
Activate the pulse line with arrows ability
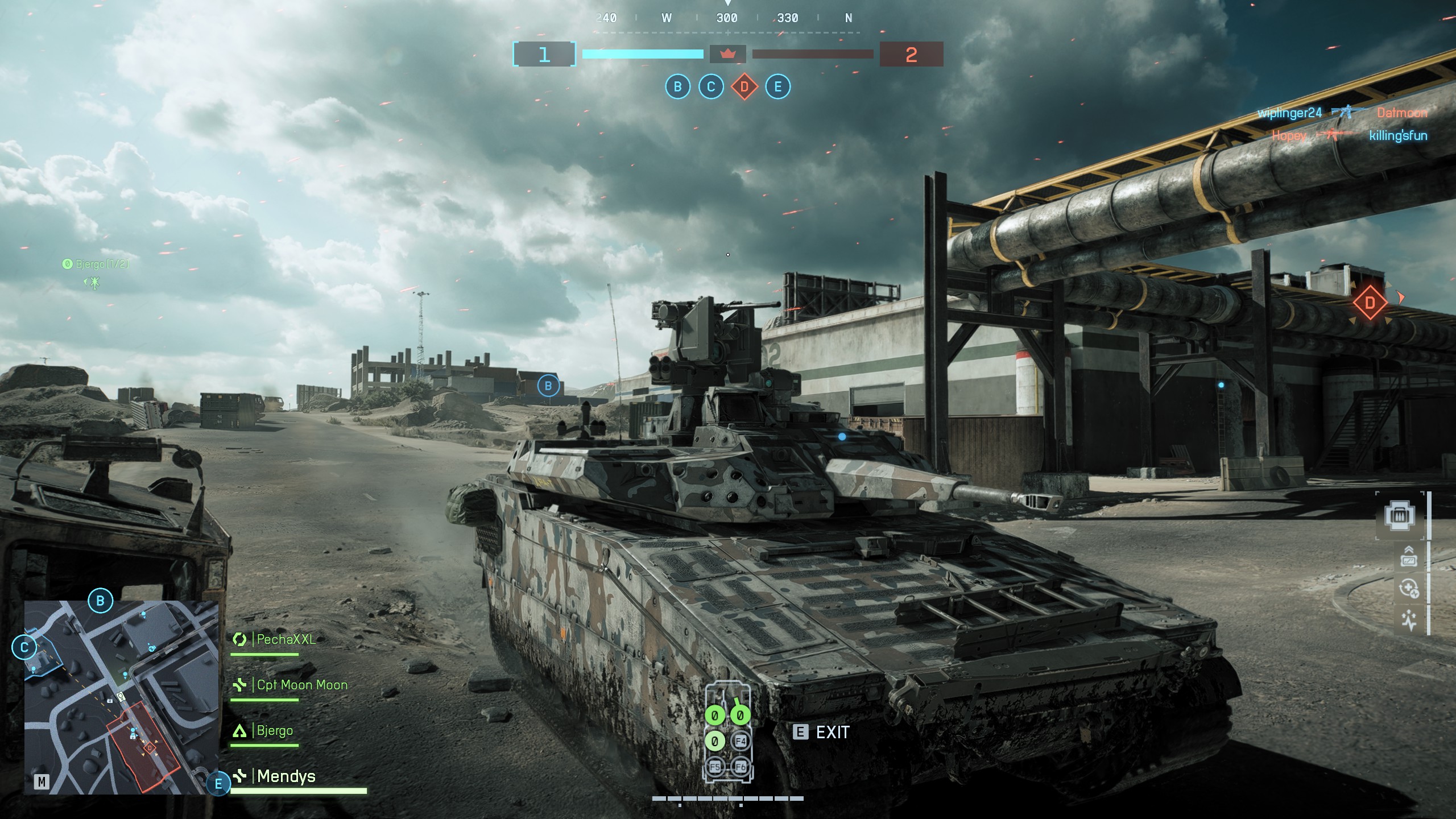pyautogui.click(x=1409, y=620)
